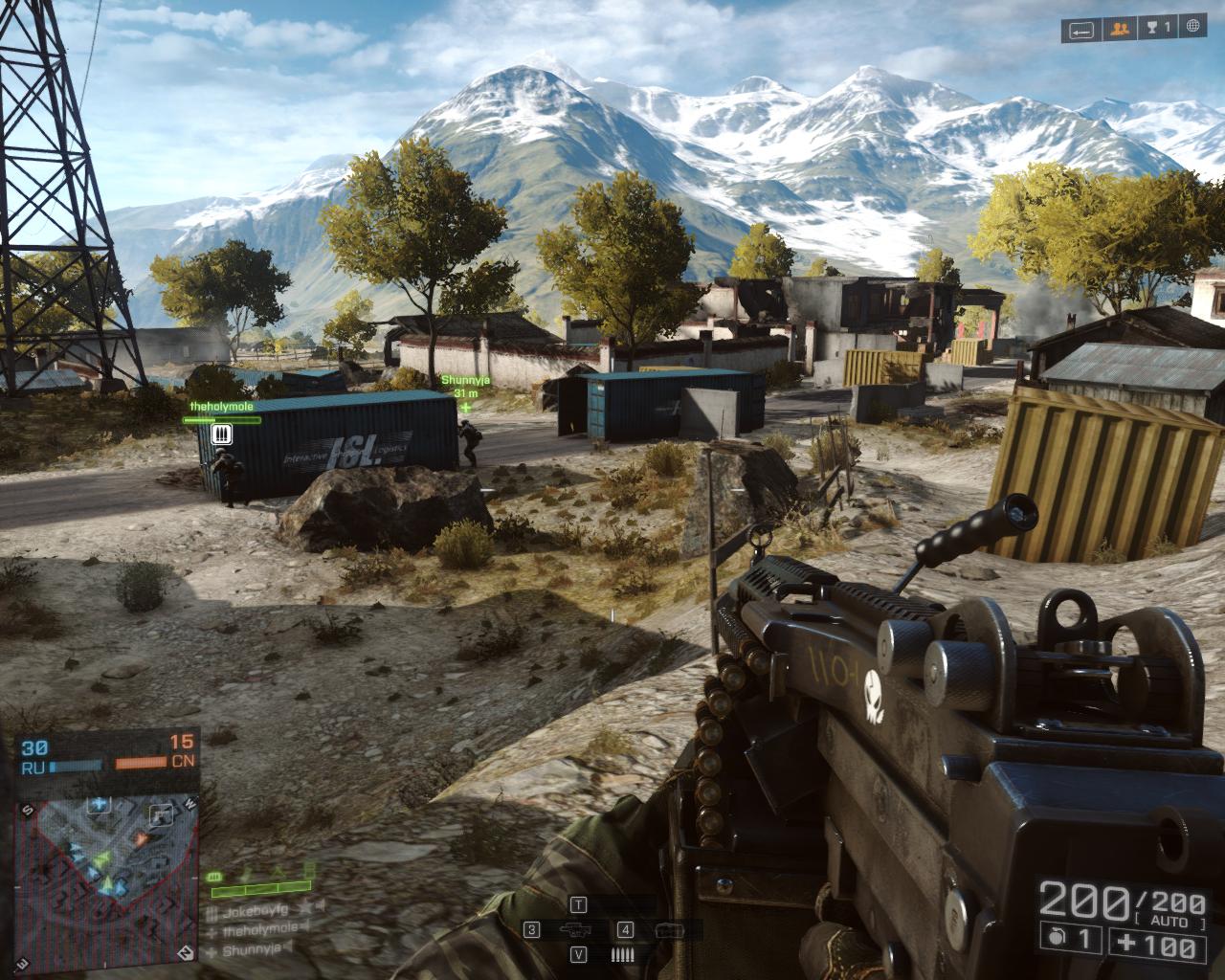Select the trophy scoreboard icon
Screen dimensions: 1225x980
click(1158, 31)
